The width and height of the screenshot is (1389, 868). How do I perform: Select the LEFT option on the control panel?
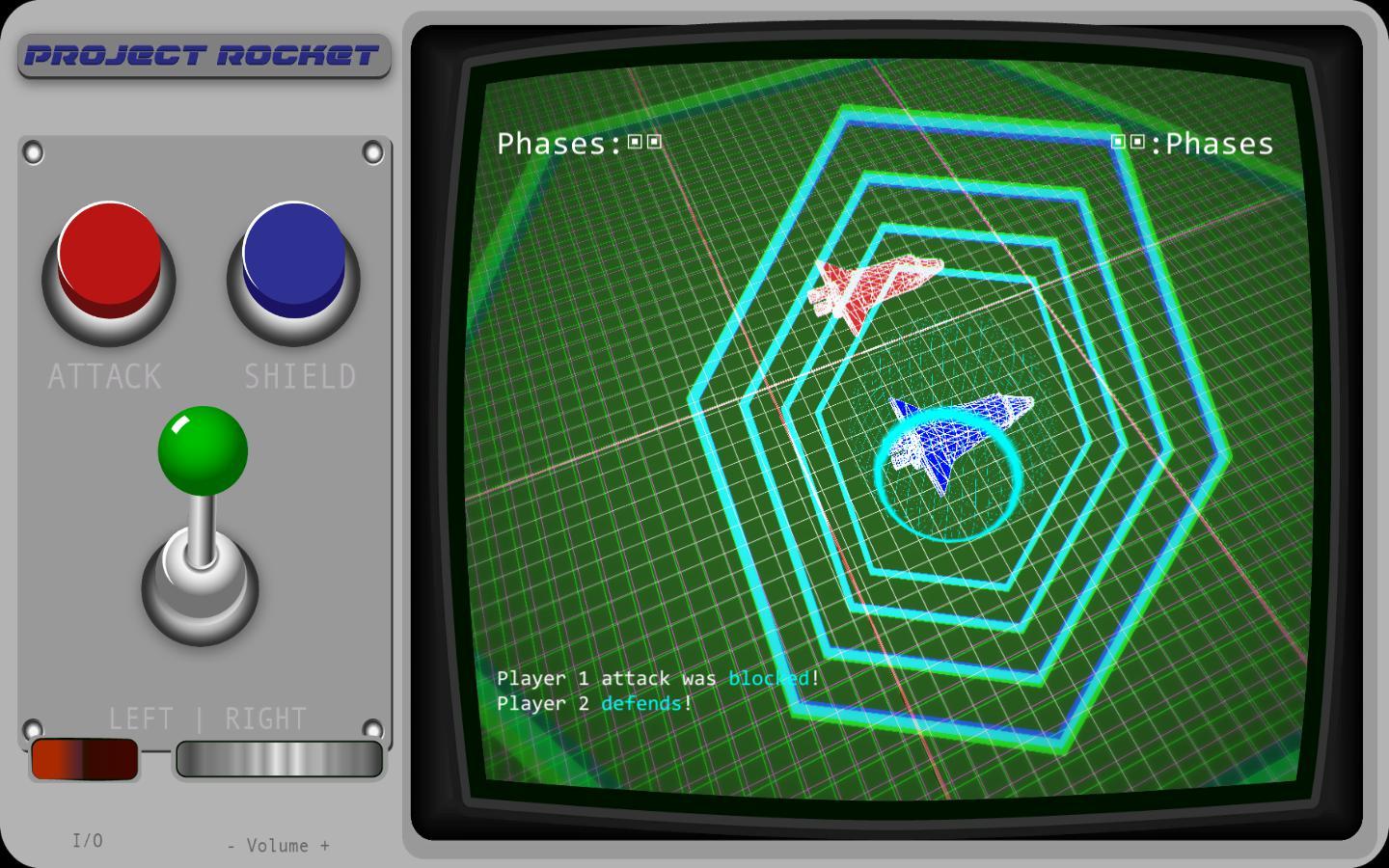point(143,718)
